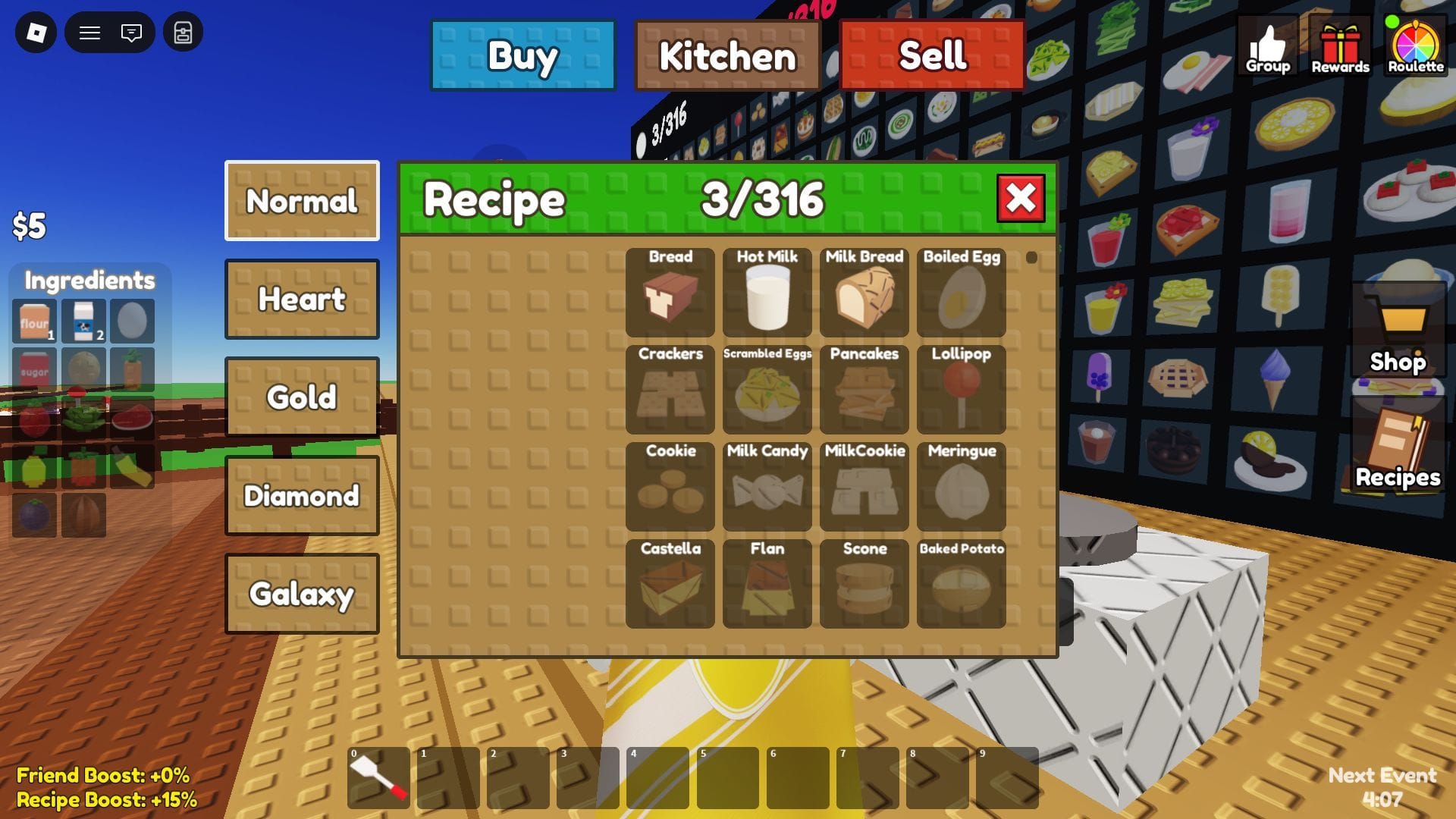This screenshot has width=1456, height=819.
Task: Open the Sell menu
Action: 931,54
